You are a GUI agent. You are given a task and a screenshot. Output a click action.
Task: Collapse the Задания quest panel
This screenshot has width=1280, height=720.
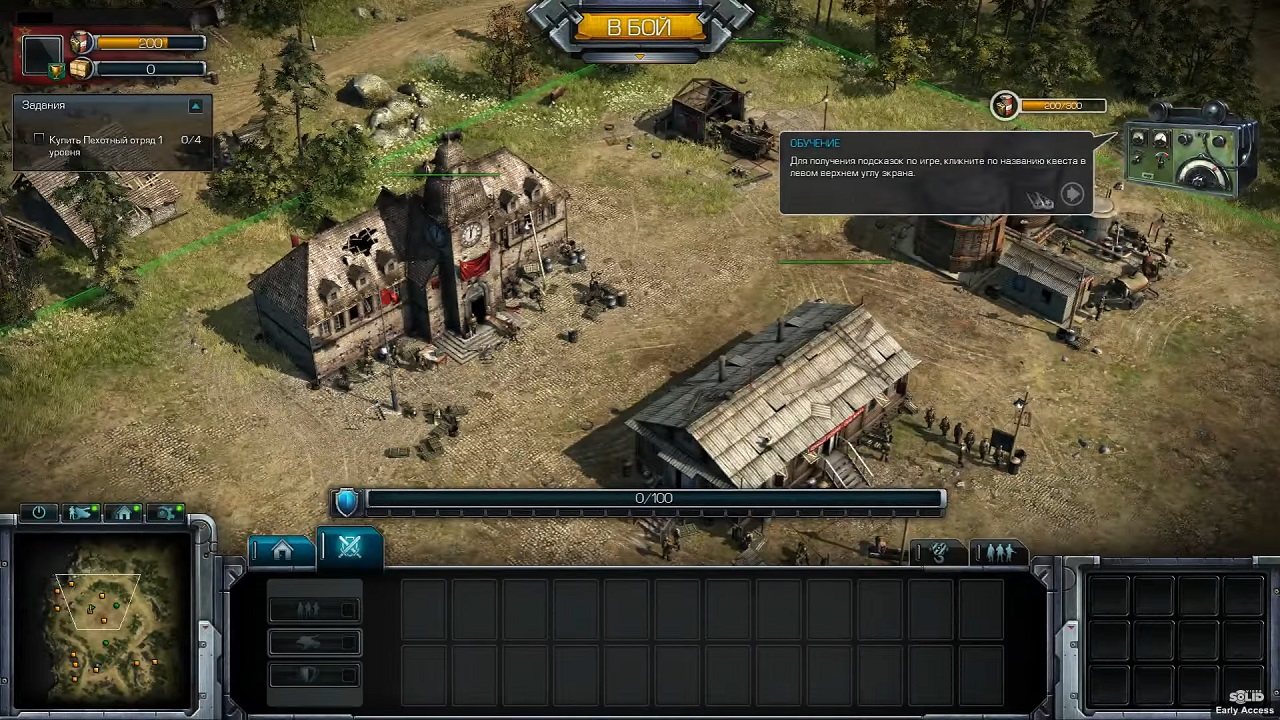click(x=196, y=105)
